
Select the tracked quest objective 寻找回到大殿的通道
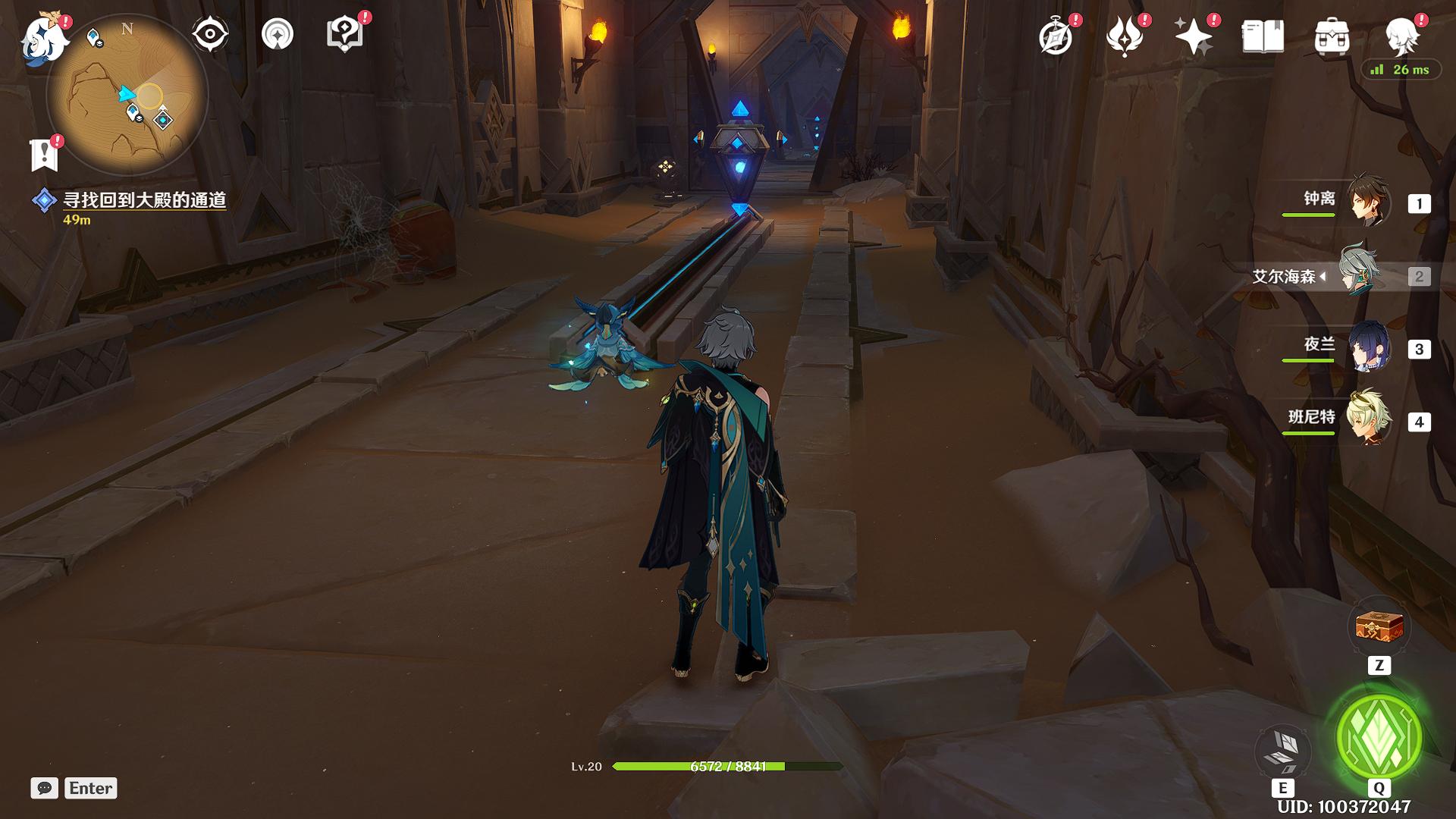point(144,200)
